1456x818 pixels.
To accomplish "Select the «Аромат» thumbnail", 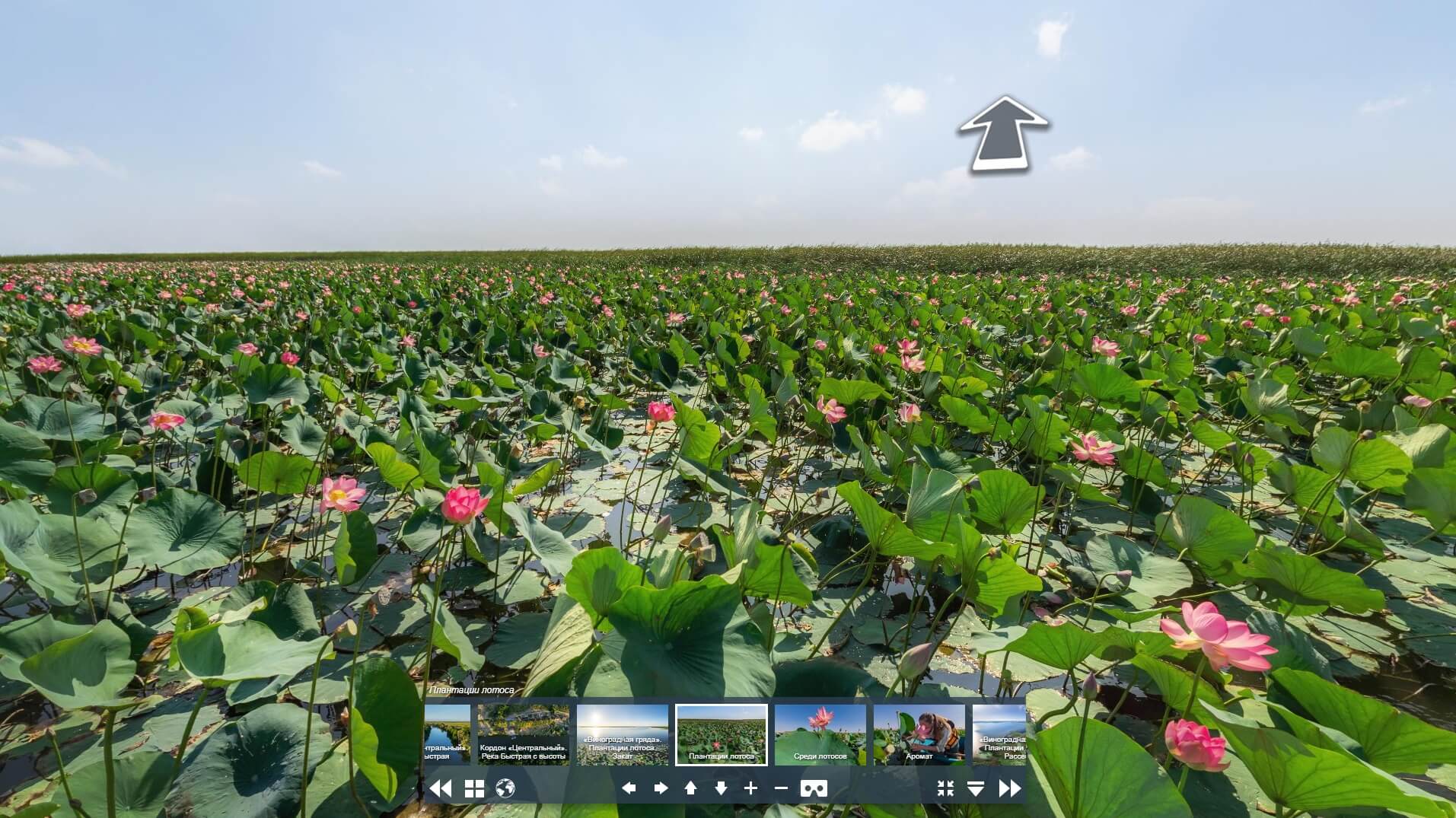I will (x=919, y=734).
